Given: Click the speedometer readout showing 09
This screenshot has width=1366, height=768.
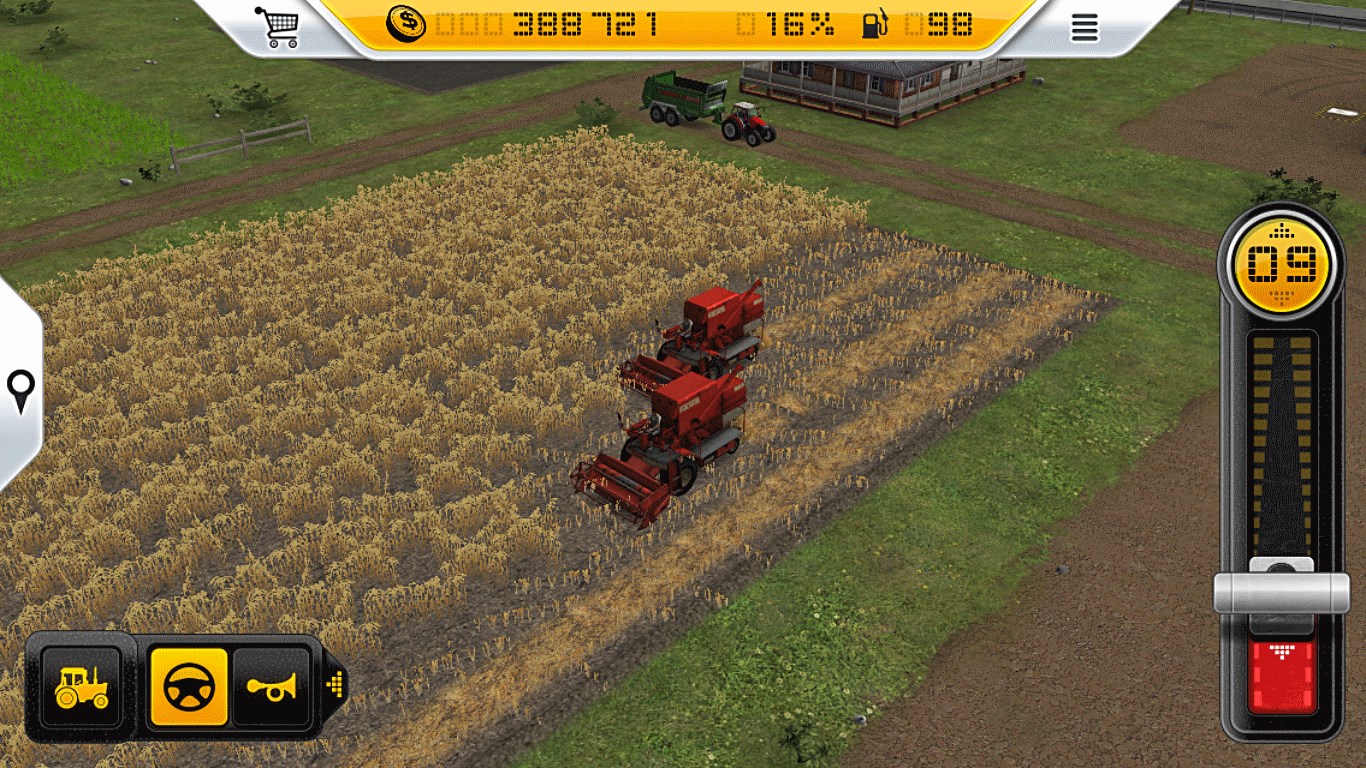Looking at the screenshot, I should point(1280,259).
